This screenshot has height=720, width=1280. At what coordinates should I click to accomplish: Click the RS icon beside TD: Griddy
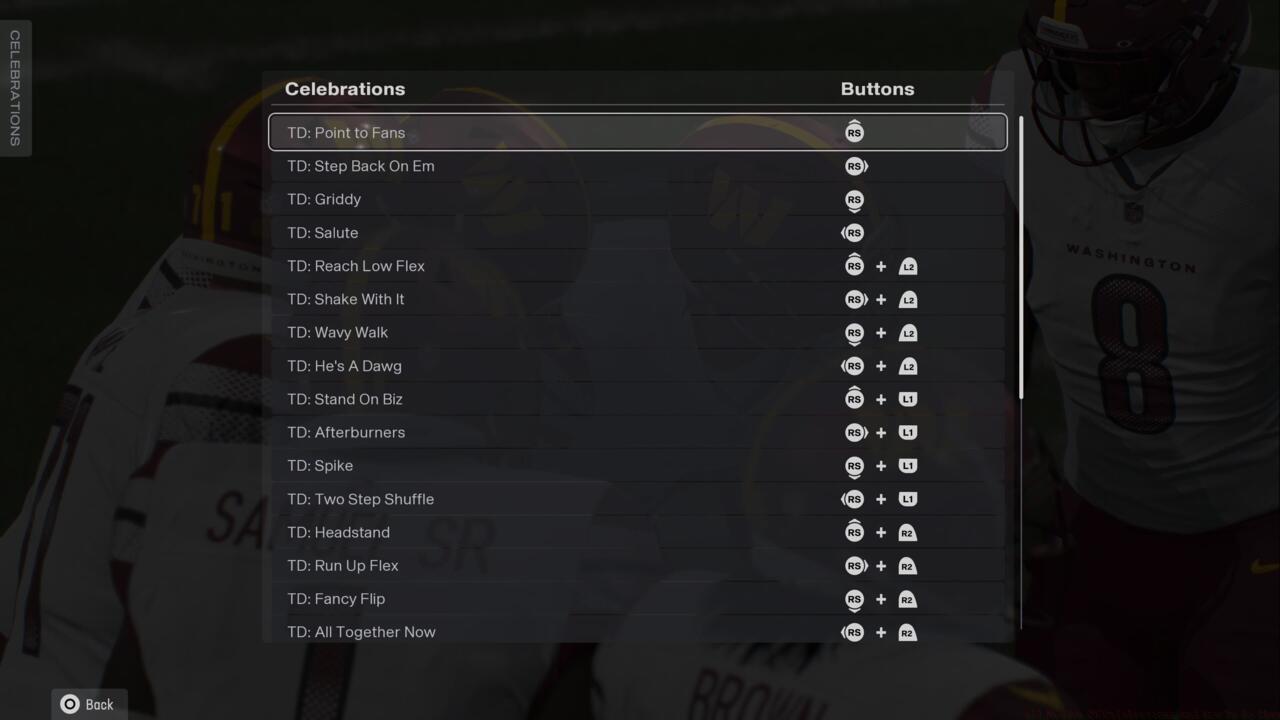(854, 200)
